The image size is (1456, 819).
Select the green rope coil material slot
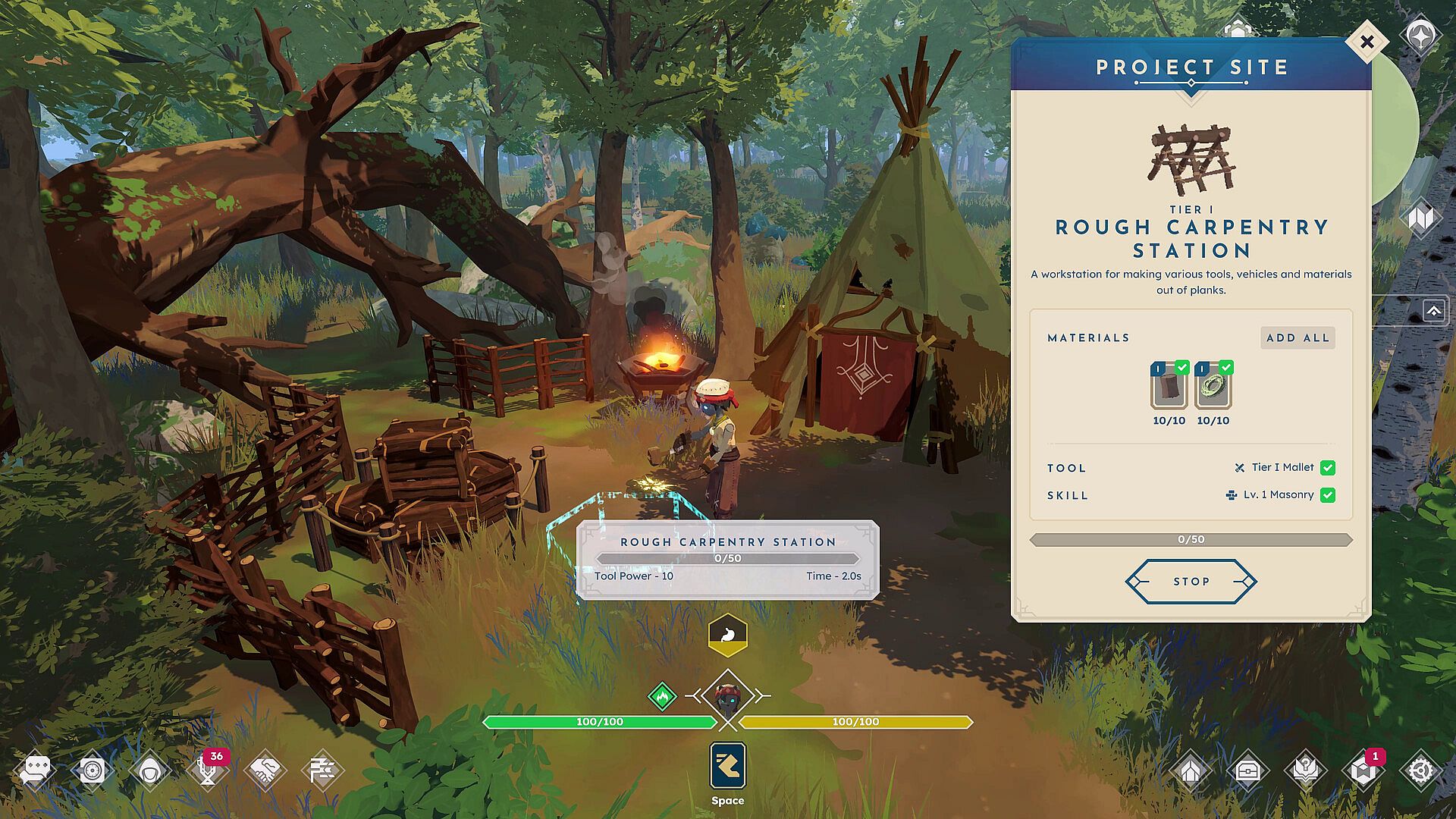(1213, 388)
